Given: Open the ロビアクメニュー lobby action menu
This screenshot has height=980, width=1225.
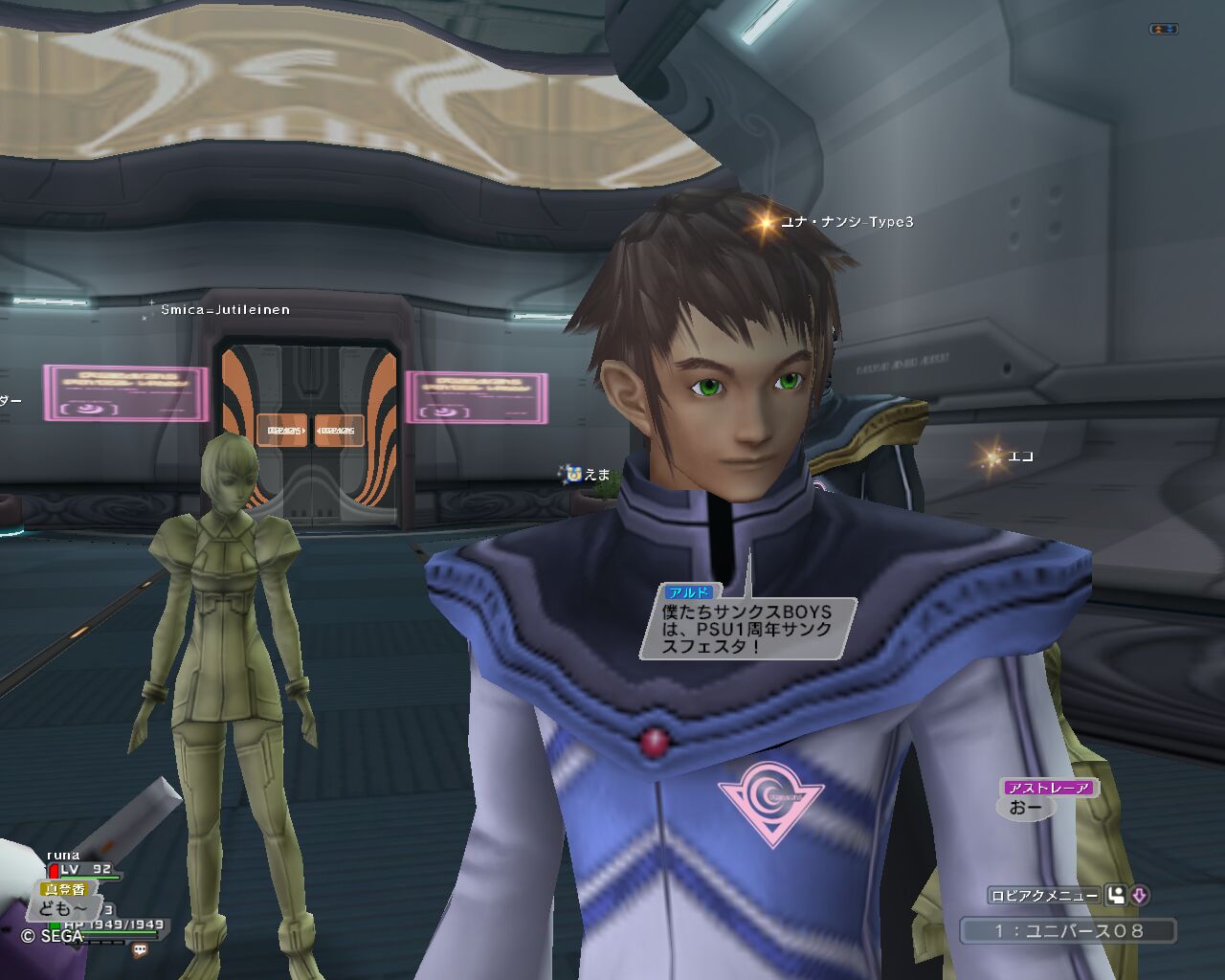Looking at the screenshot, I should point(1044,896).
